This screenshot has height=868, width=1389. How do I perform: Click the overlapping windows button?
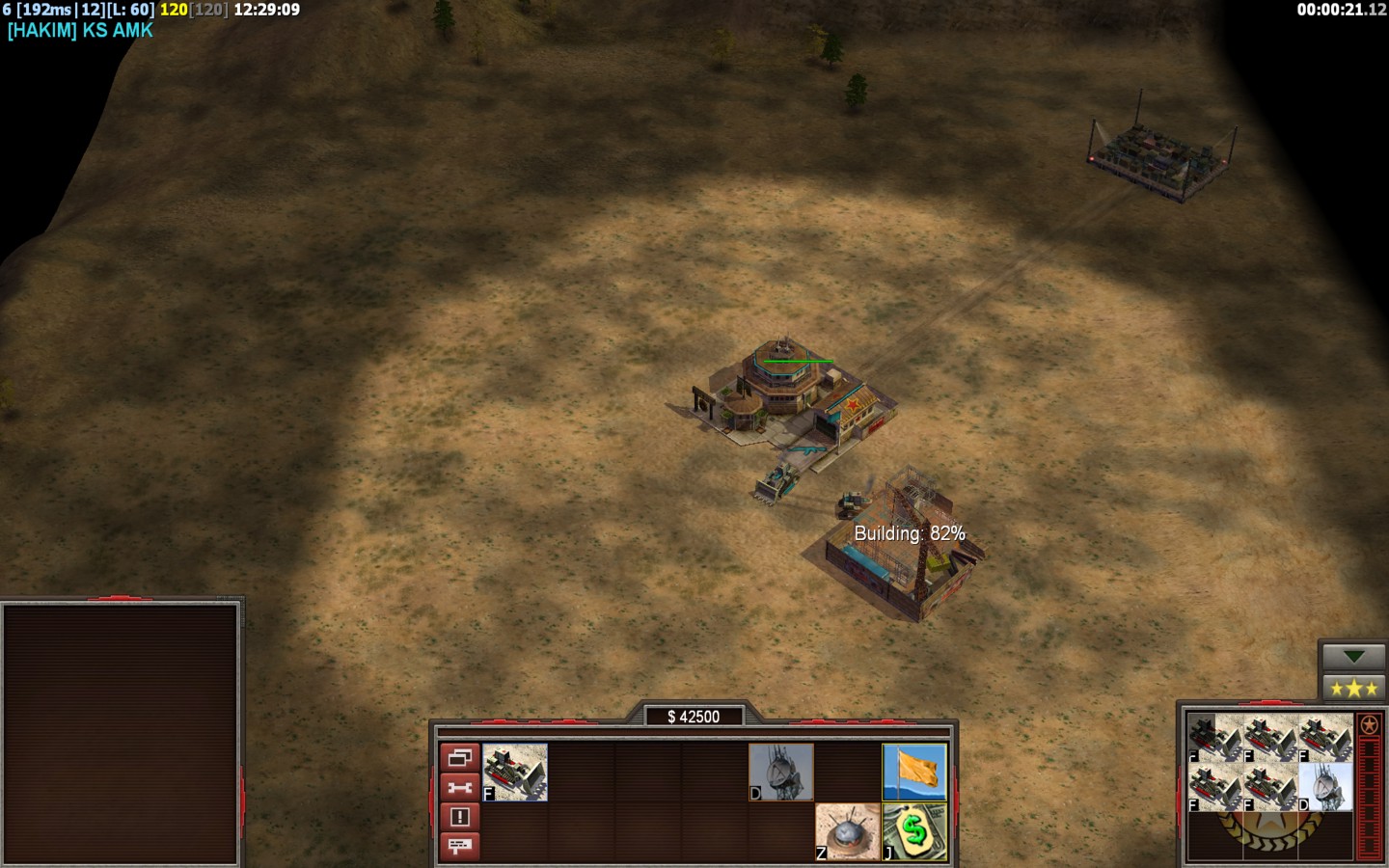pos(460,757)
